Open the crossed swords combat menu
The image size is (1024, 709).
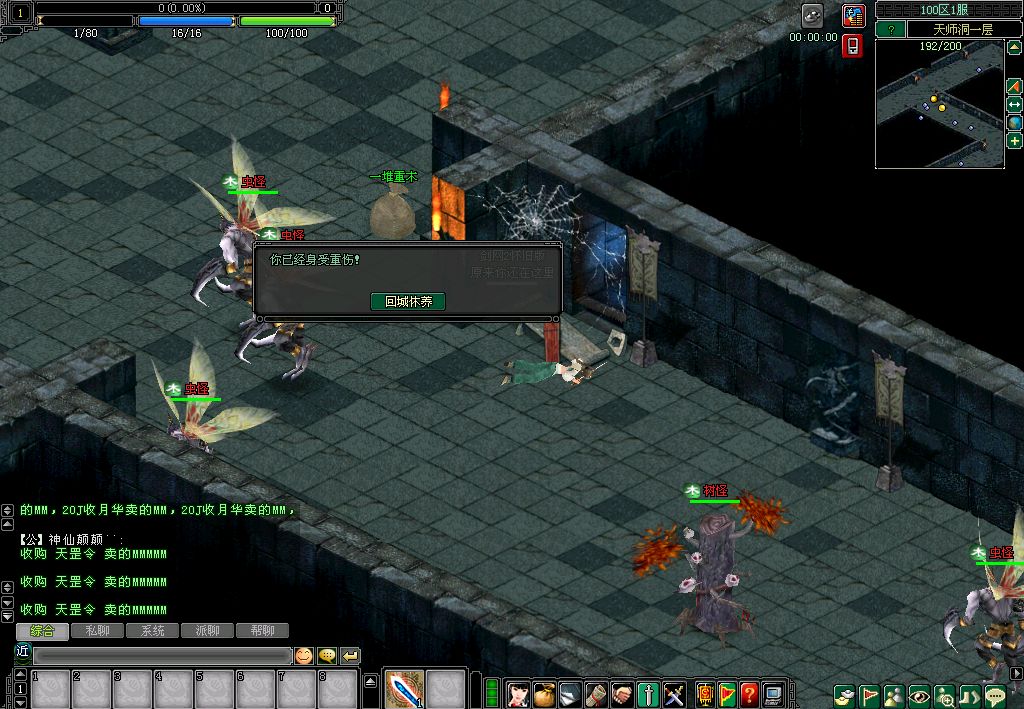675,692
